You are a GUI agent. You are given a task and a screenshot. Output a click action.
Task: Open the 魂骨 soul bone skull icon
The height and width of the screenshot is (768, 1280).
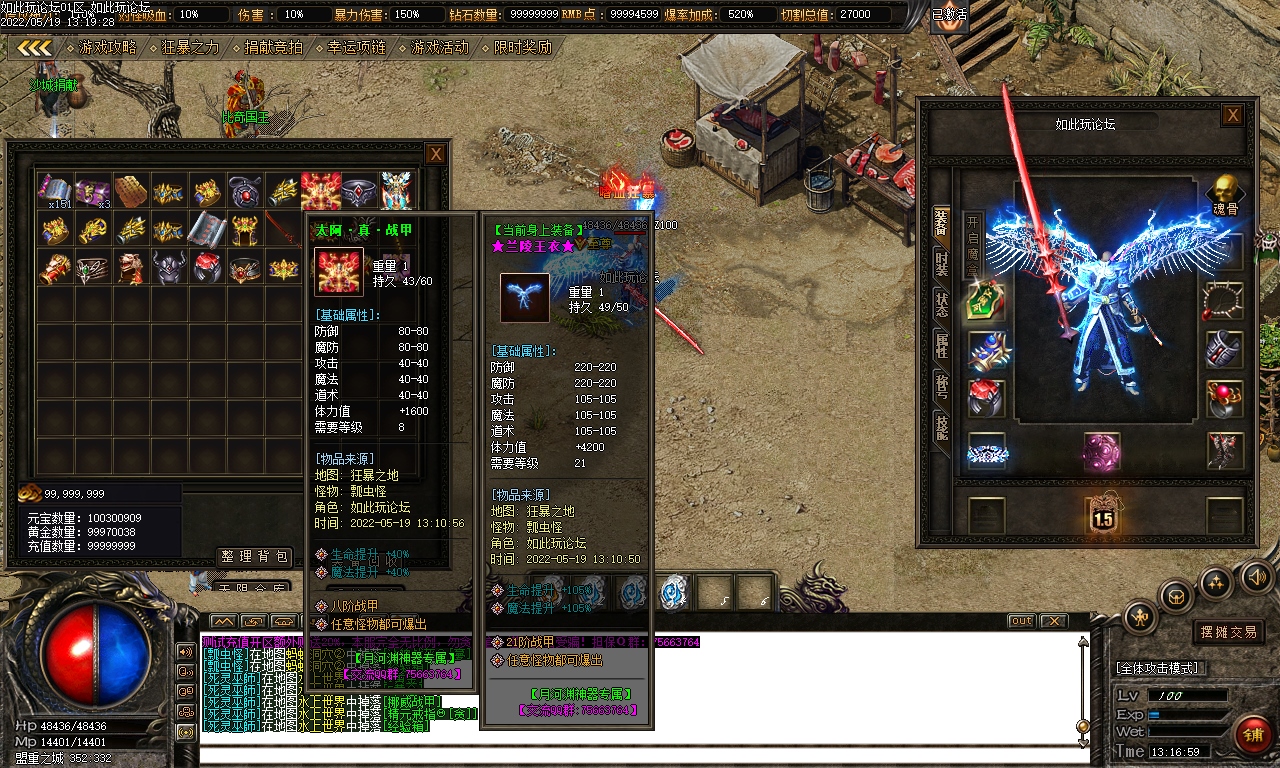pos(1223,192)
